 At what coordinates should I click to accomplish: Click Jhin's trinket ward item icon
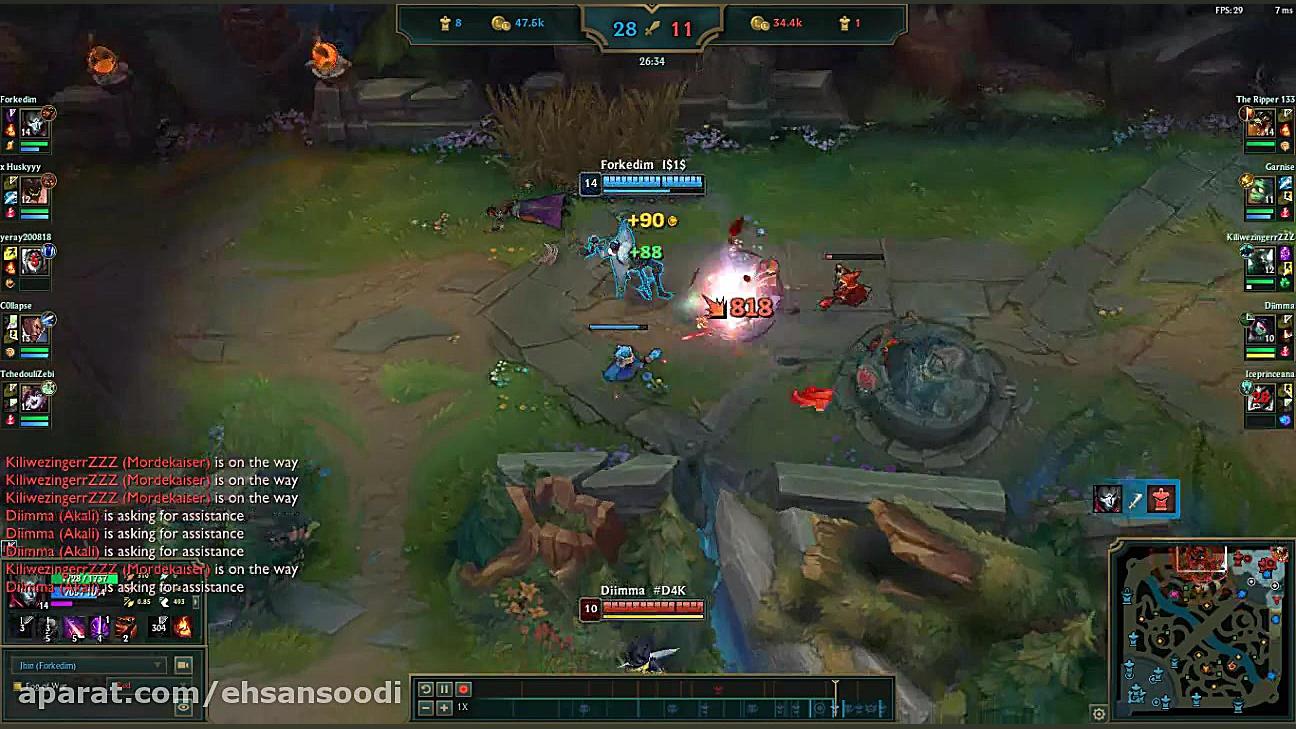[159, 625]
